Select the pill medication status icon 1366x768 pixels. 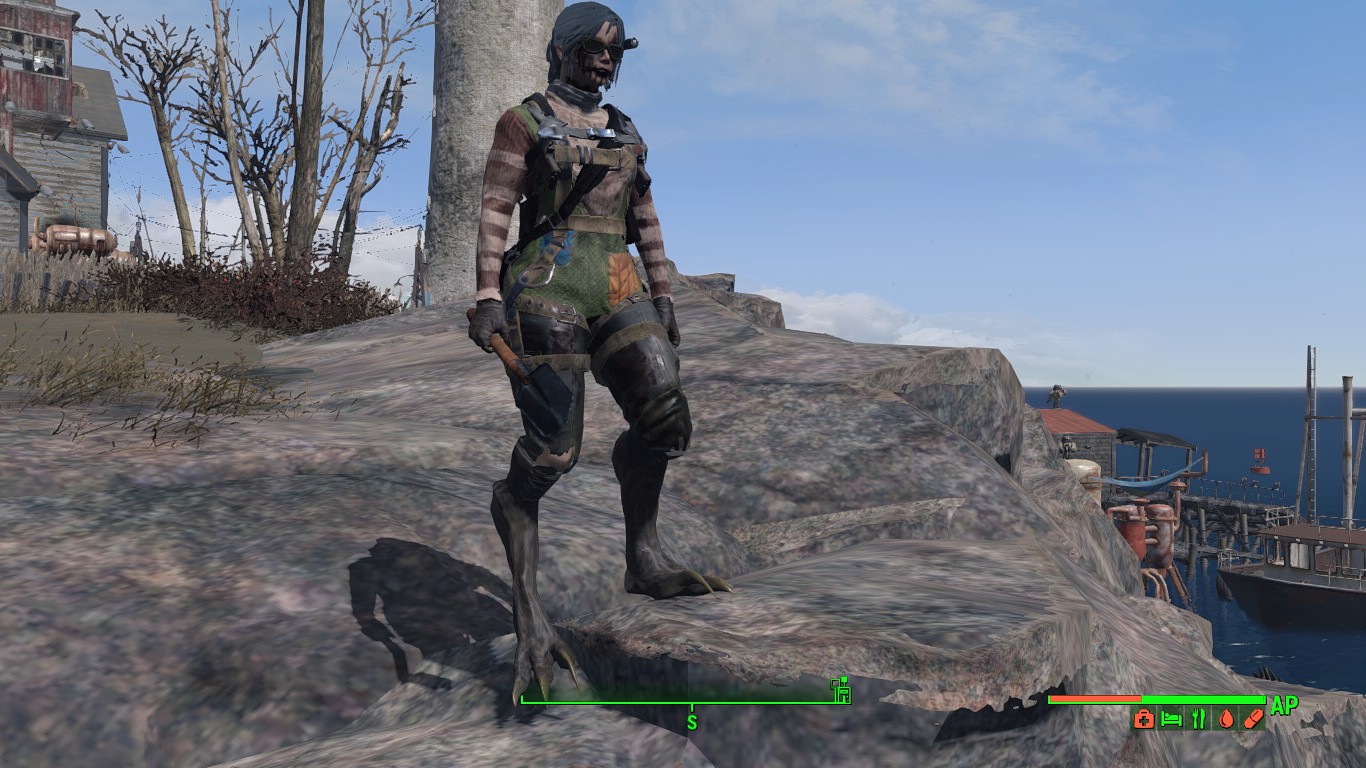click(x=1253, y=718)
